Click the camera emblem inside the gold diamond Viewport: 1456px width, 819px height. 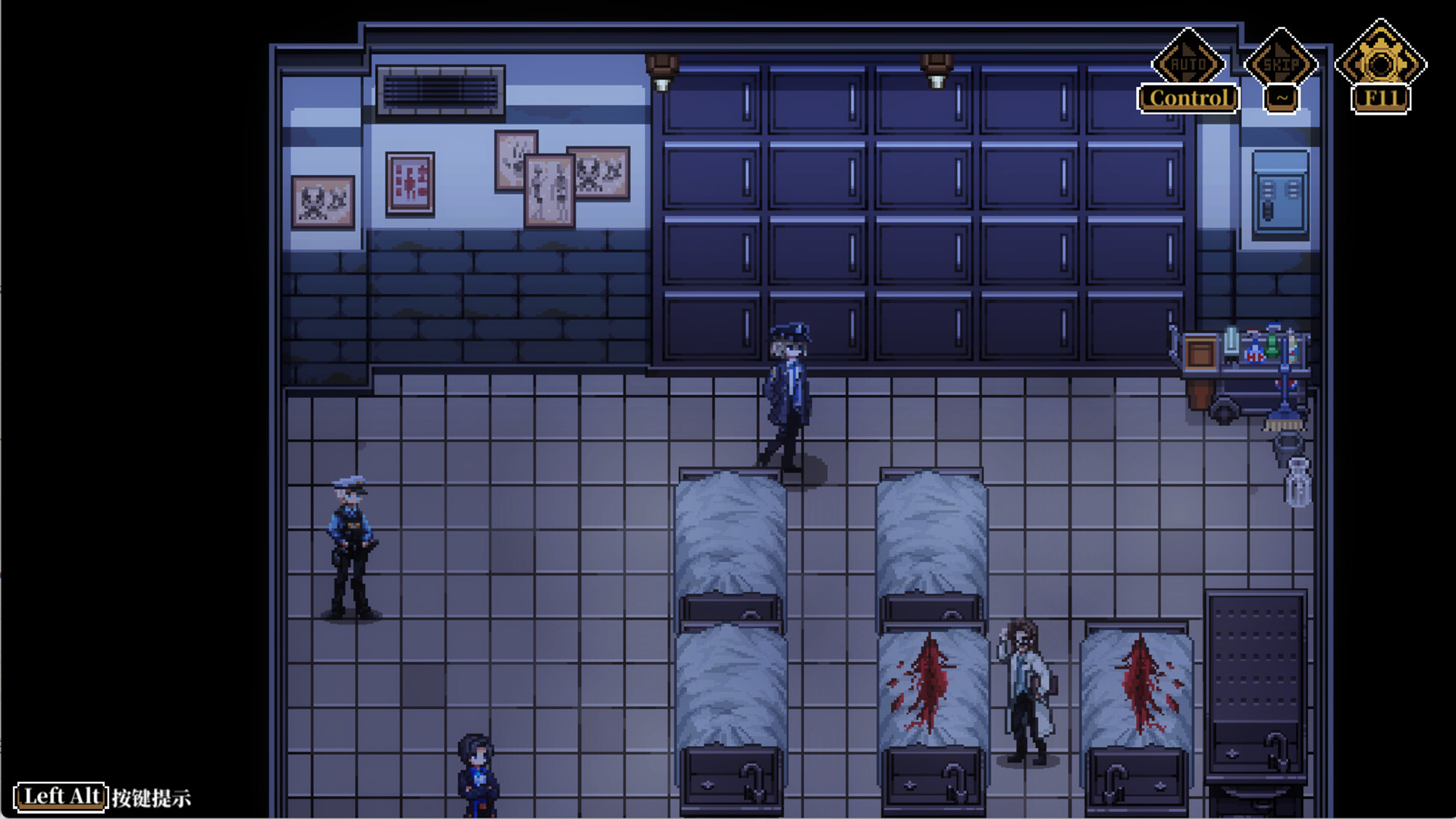coord(1380,64)
